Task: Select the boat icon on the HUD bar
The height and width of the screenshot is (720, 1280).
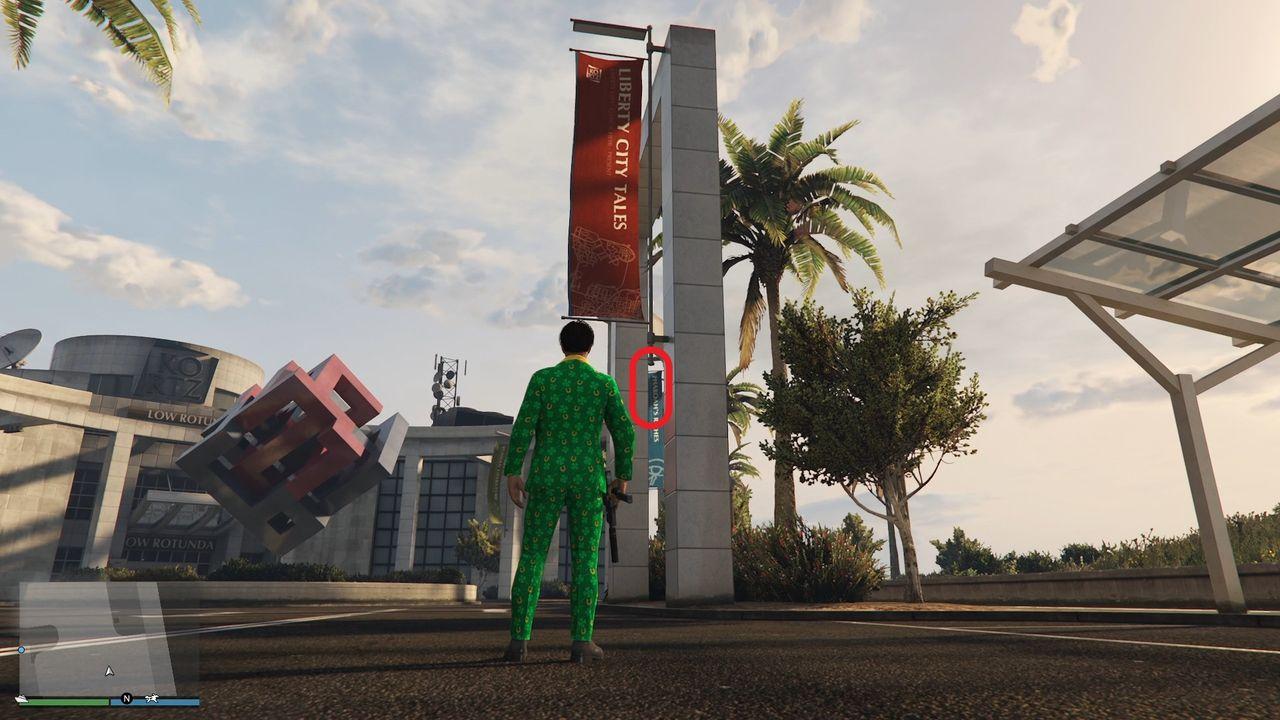Action: coord(21,698)
